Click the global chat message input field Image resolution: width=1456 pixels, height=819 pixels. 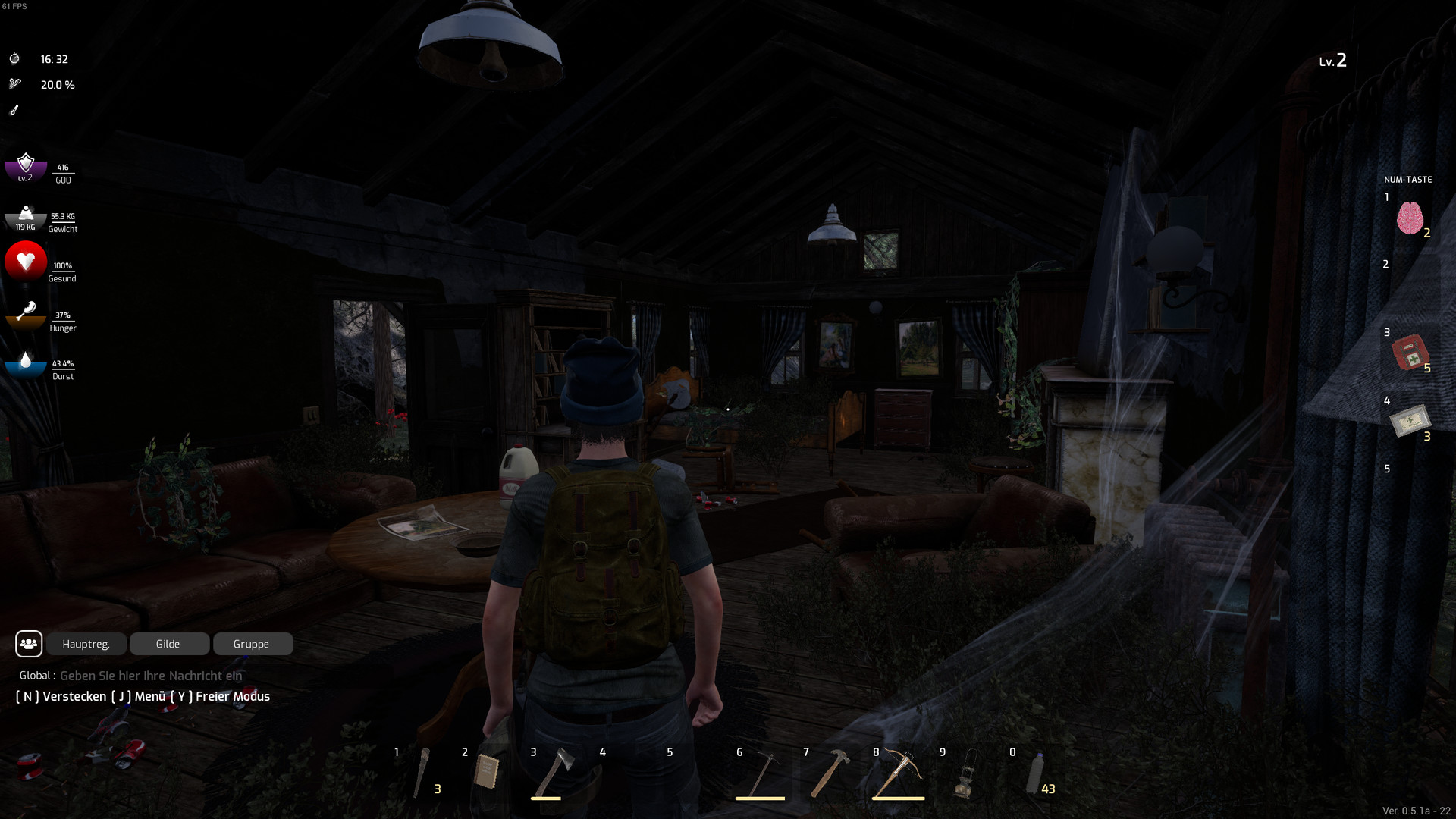(x=152, y=676)
